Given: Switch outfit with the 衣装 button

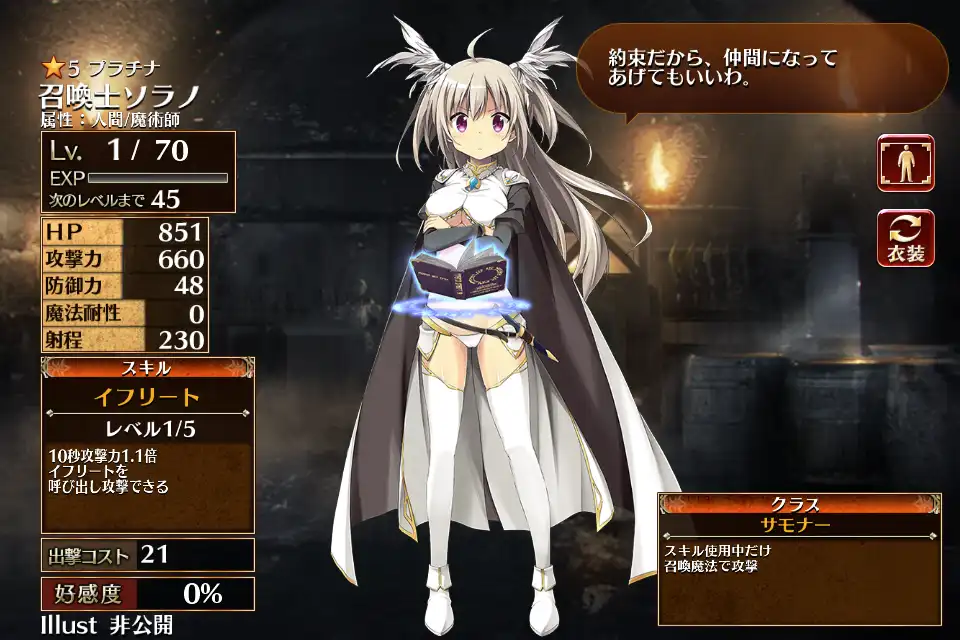Looking at the screenshot, I should coord(906,238).
